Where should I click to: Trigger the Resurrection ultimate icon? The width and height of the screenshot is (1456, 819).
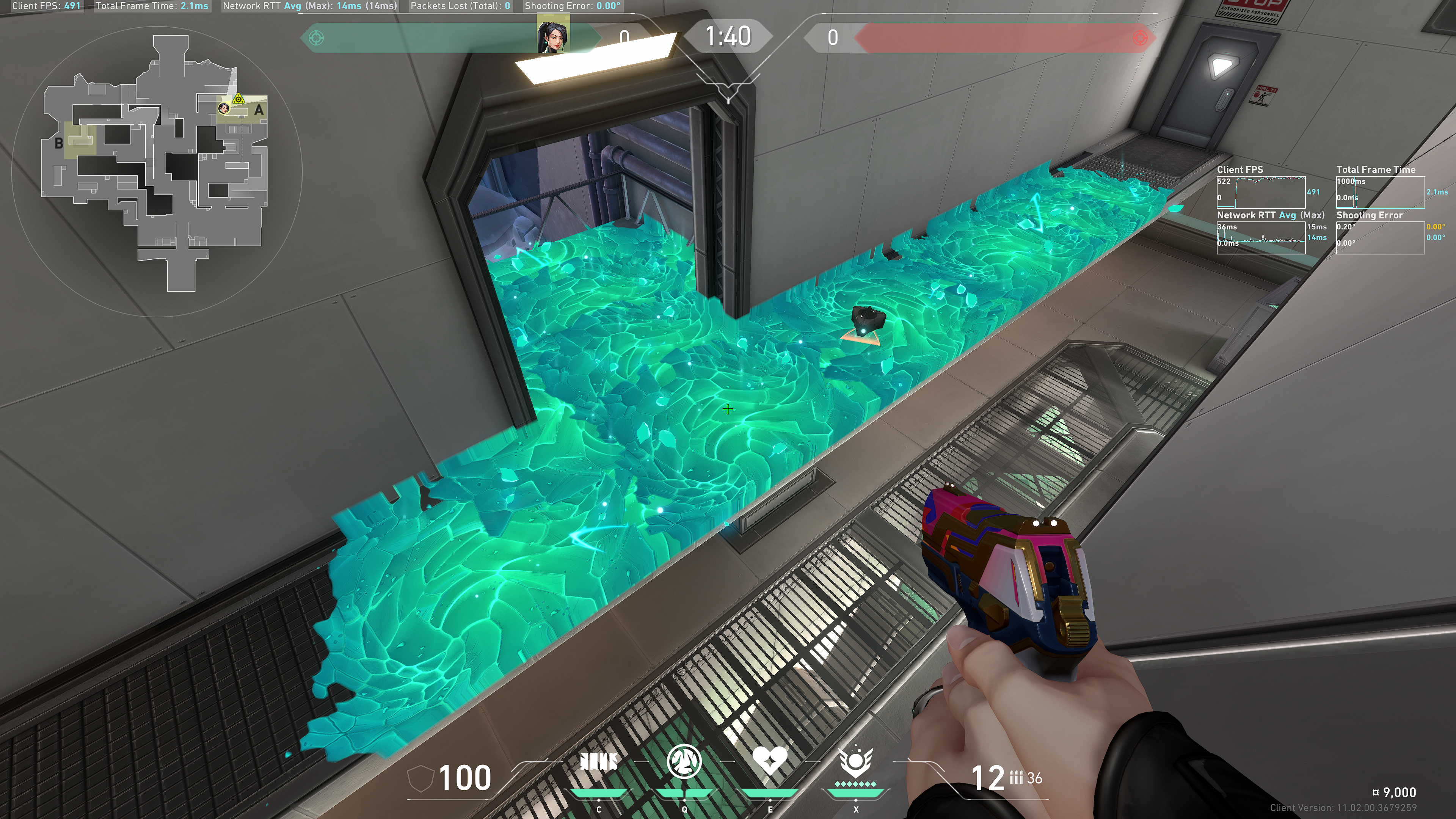point(856,762)
